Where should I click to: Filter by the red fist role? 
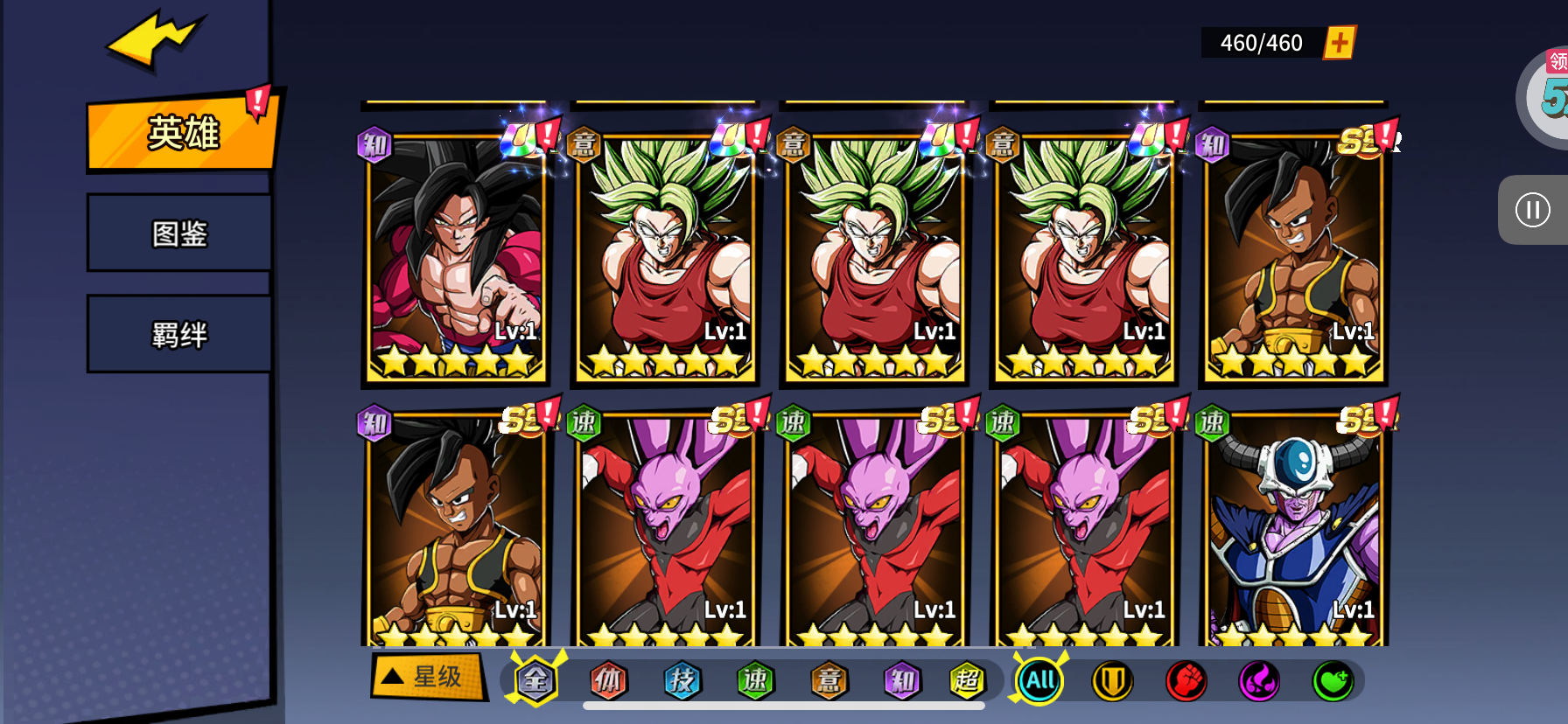(1186, 680)
